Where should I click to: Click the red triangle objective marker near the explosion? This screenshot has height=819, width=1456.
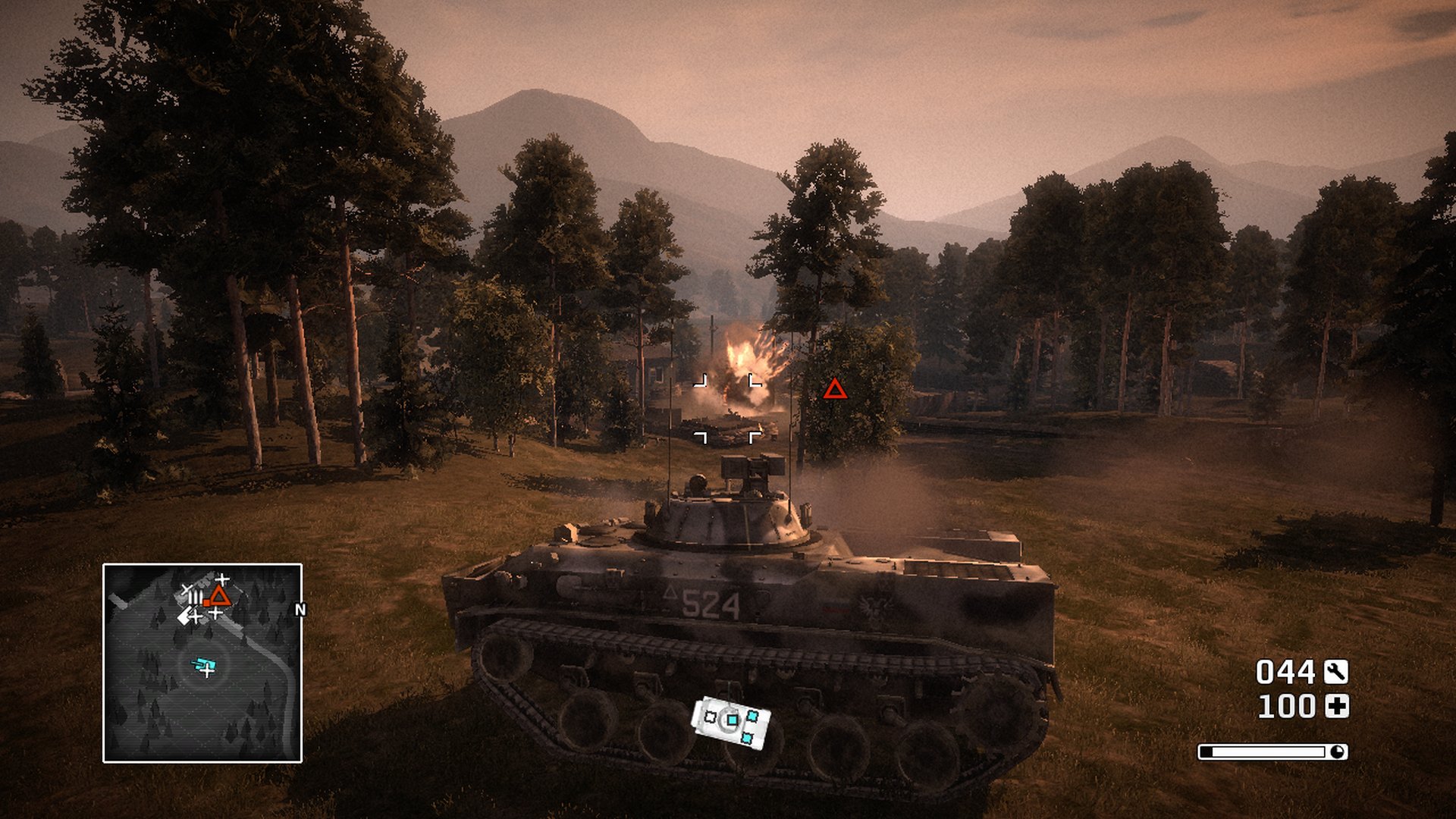(x=835, y=390)
